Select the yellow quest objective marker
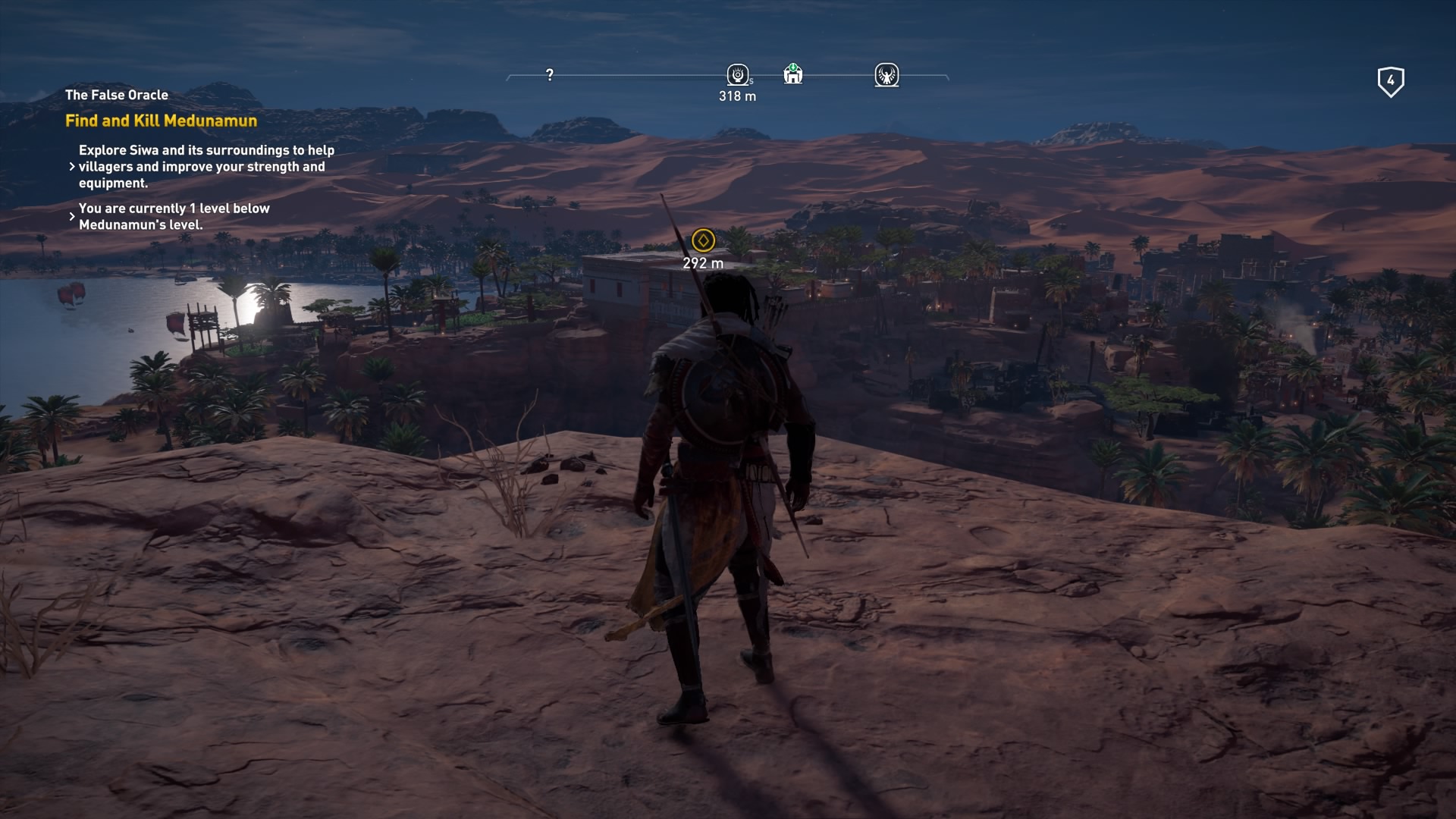The image size is (1456, 819). pos(703,240)
